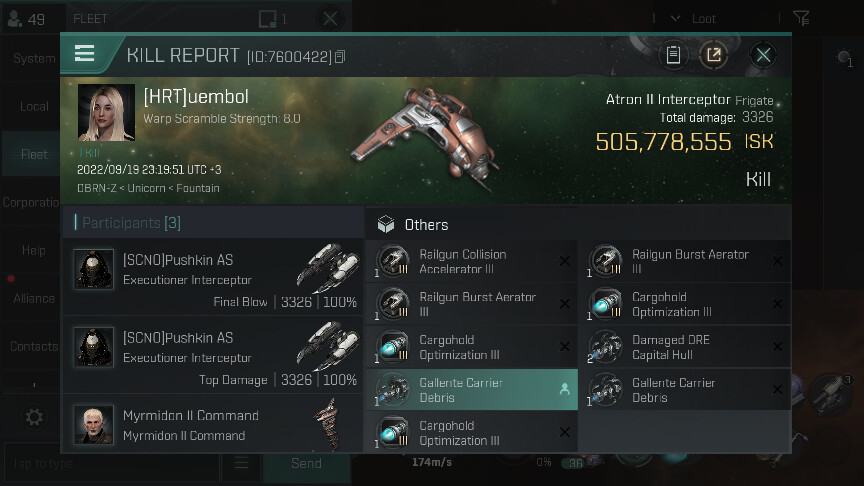Share the kill report externally

click(714, 55)
